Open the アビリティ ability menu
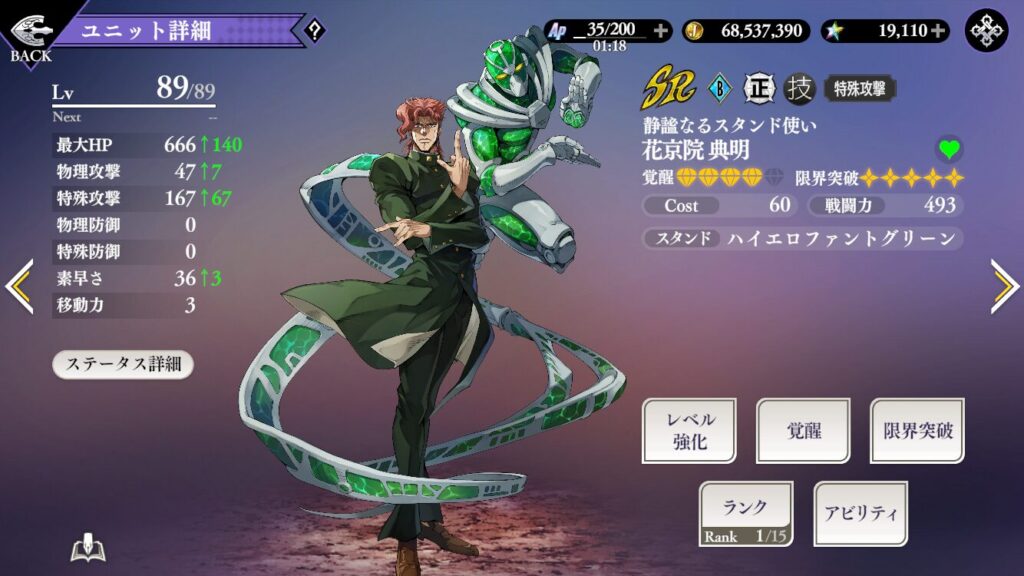1024x576 pixels. [x=860, y=514]
